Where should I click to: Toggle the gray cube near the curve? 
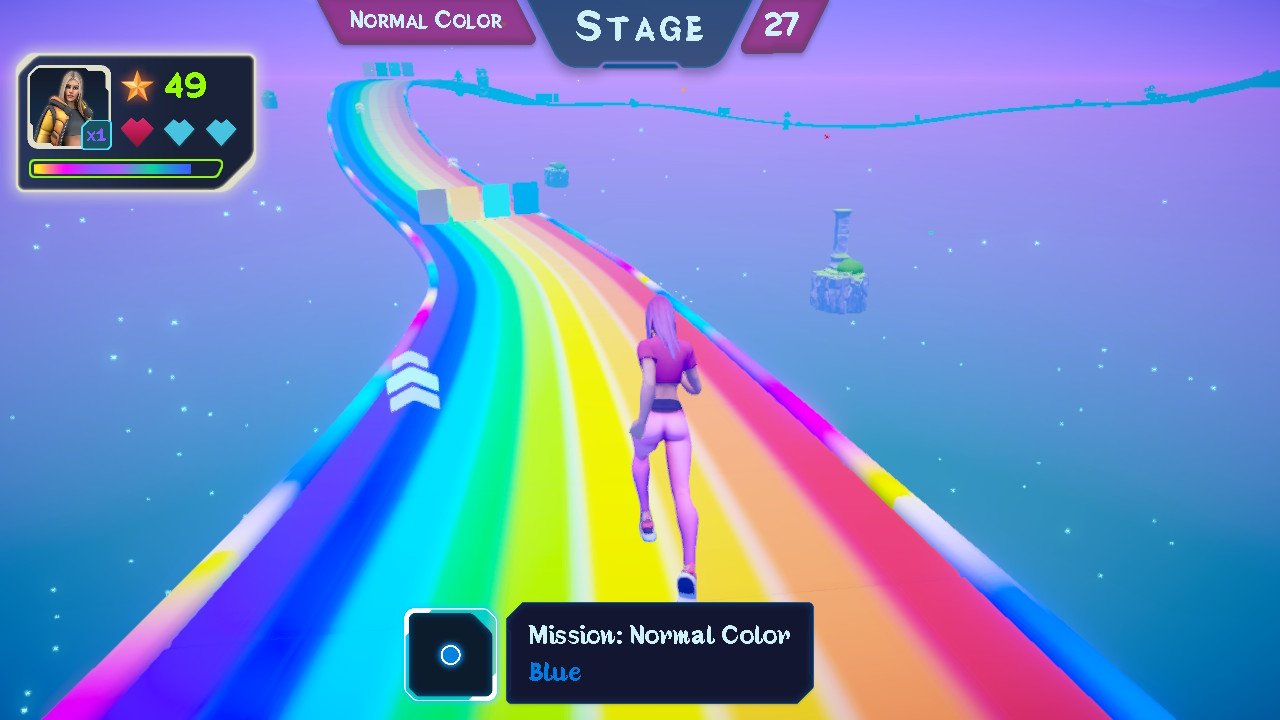(x=432, y=204)
